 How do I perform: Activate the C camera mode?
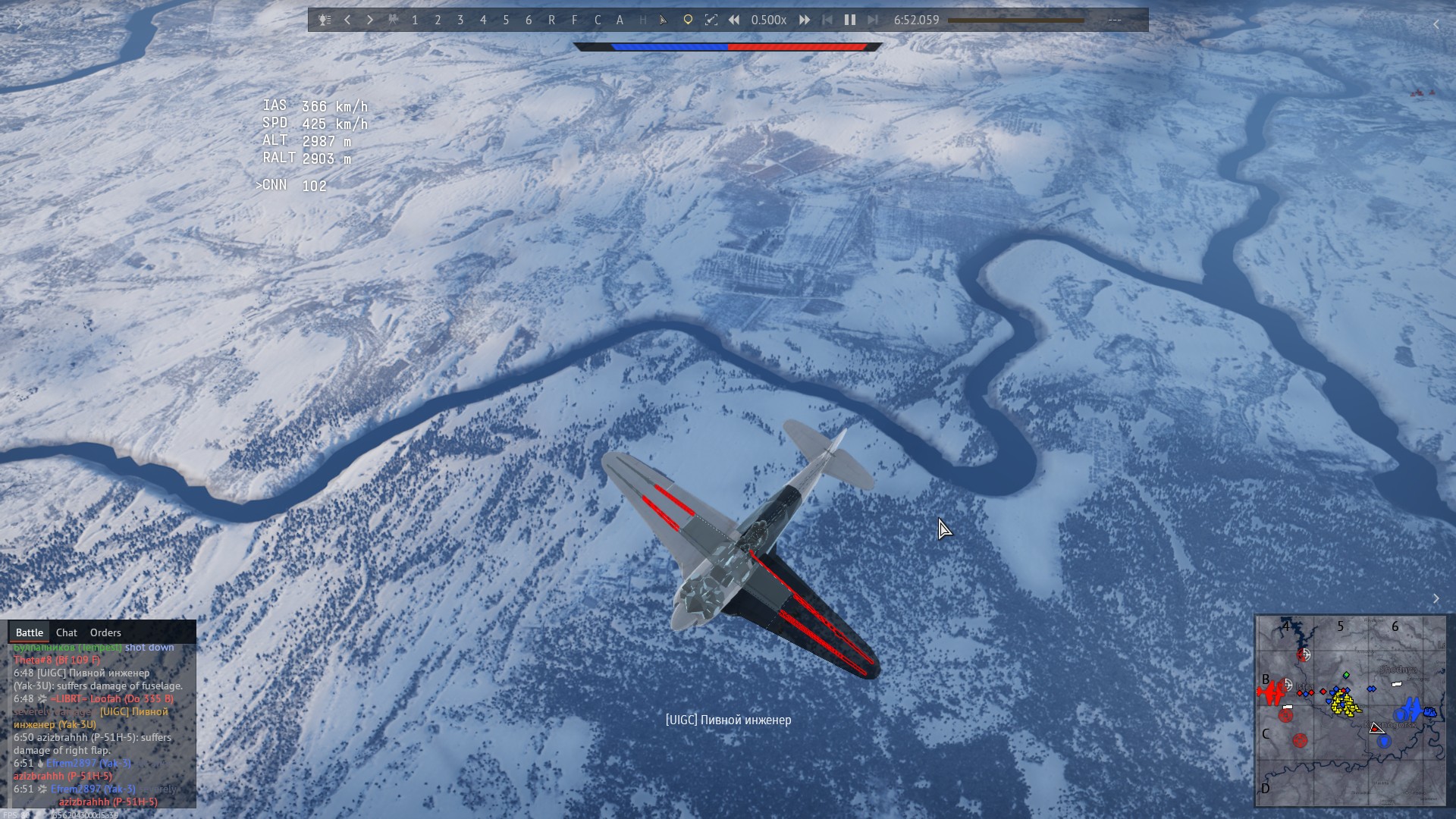[x=598, y=20]
